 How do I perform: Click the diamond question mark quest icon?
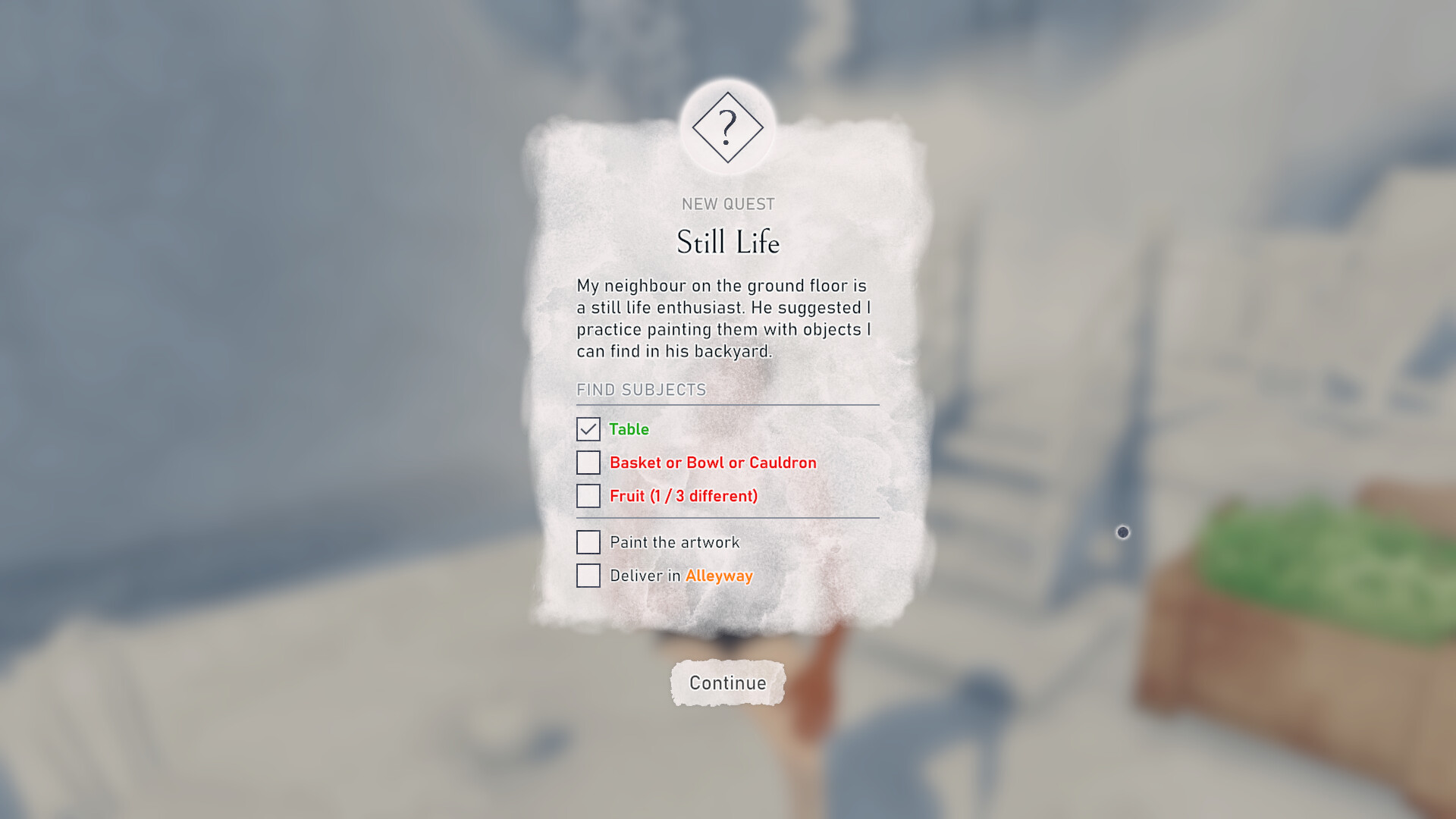(728, 127)
